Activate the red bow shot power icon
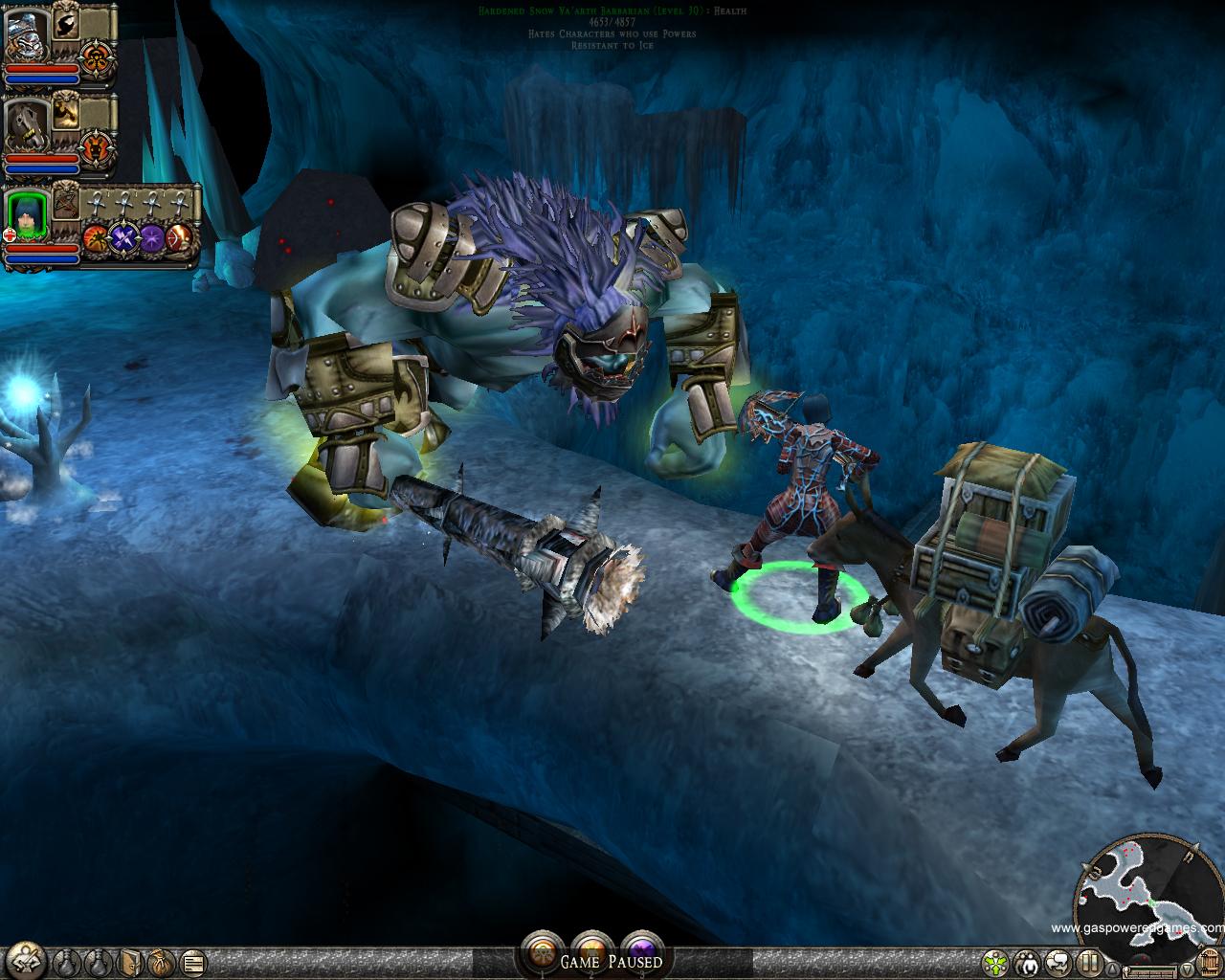 [180, 237]
